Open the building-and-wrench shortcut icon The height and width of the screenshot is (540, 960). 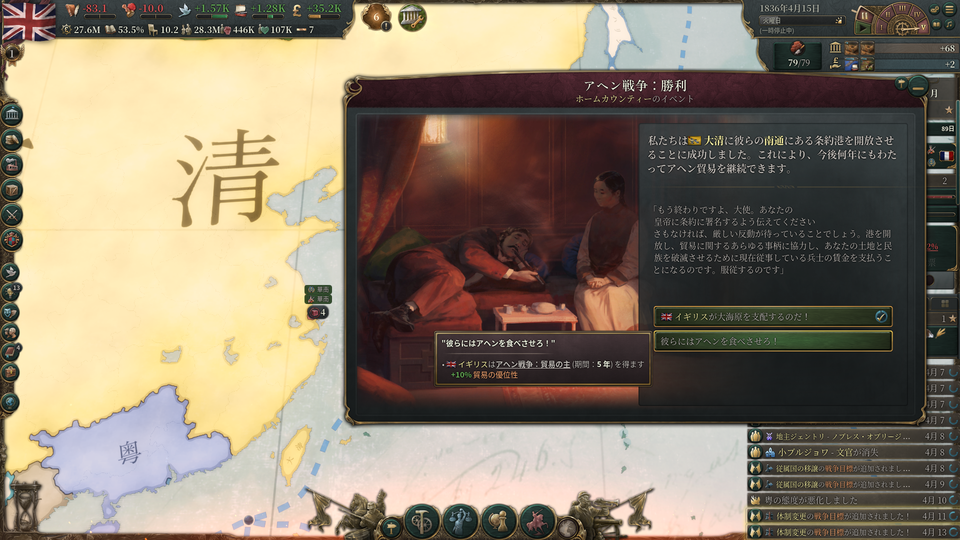point(411,17)
